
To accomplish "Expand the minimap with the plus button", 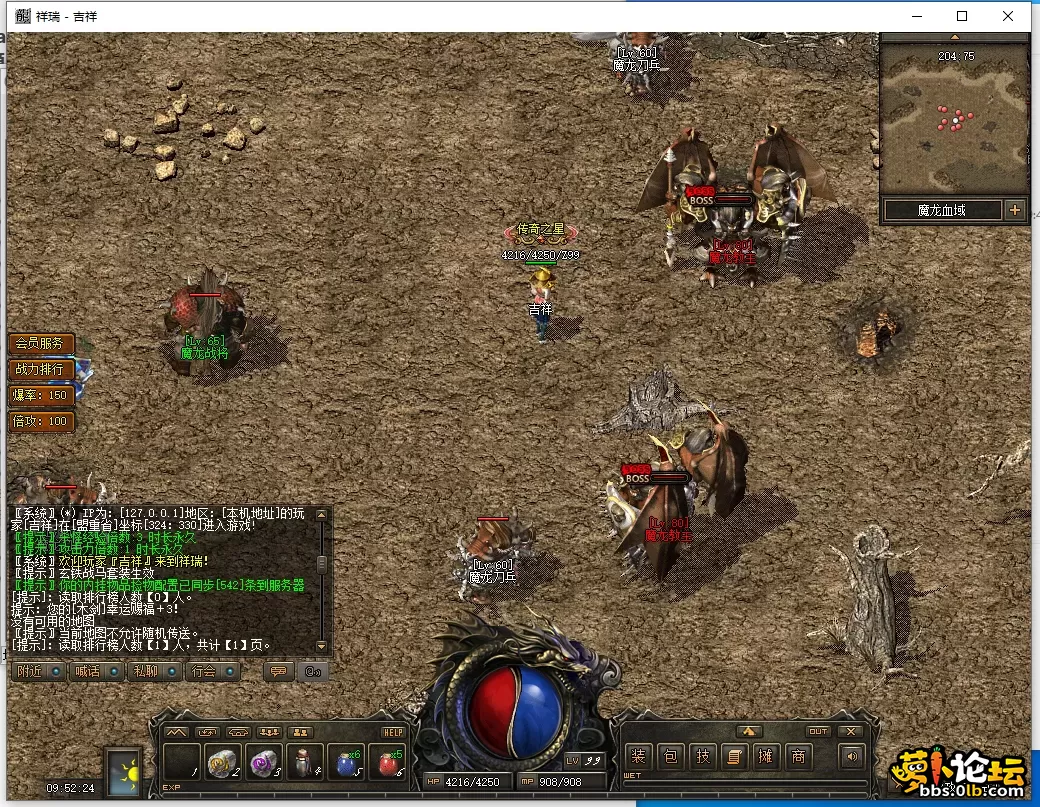I will [x=1015, y=210].
